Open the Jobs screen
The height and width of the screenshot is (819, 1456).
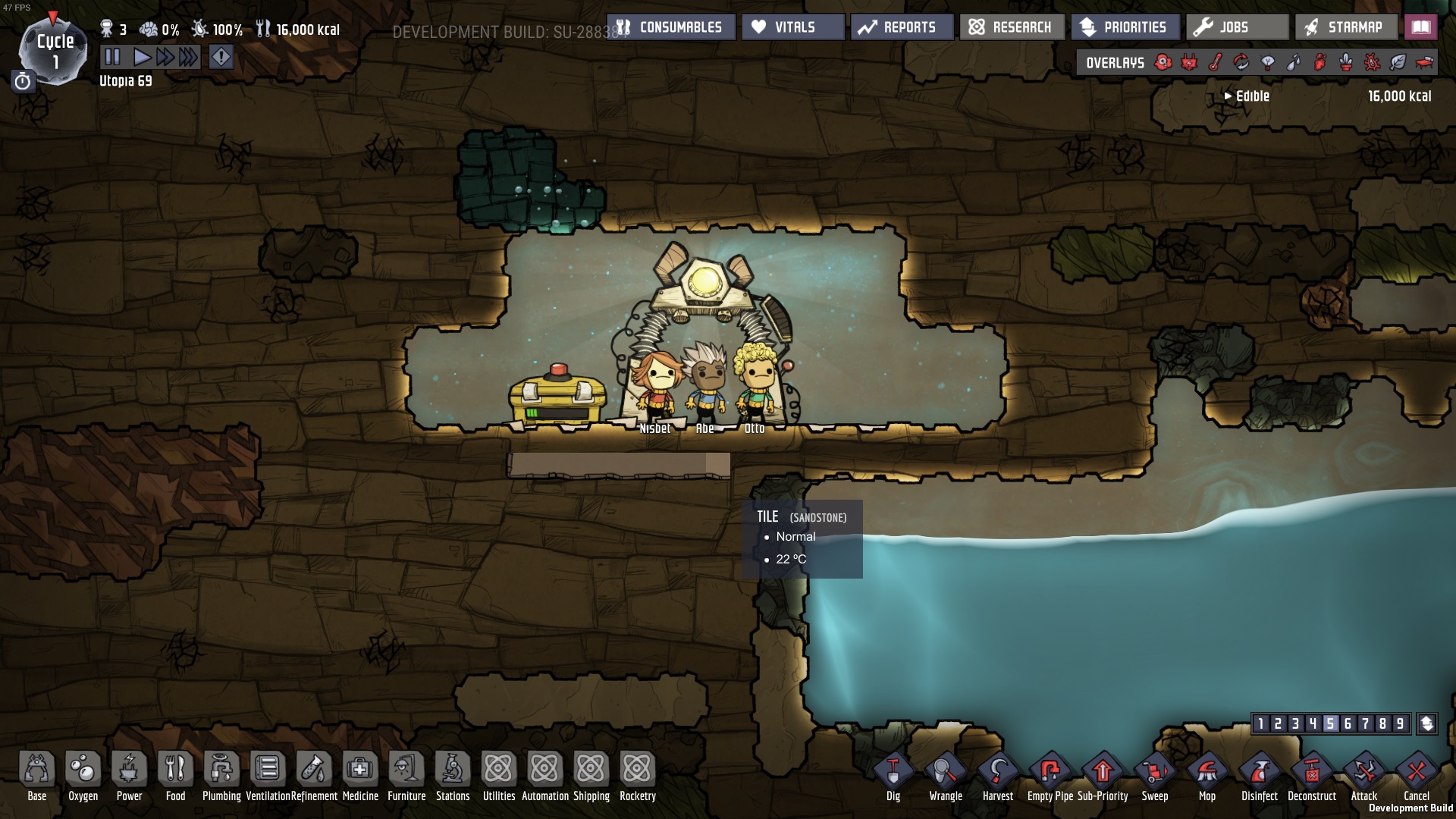(x=1237, y=27)
